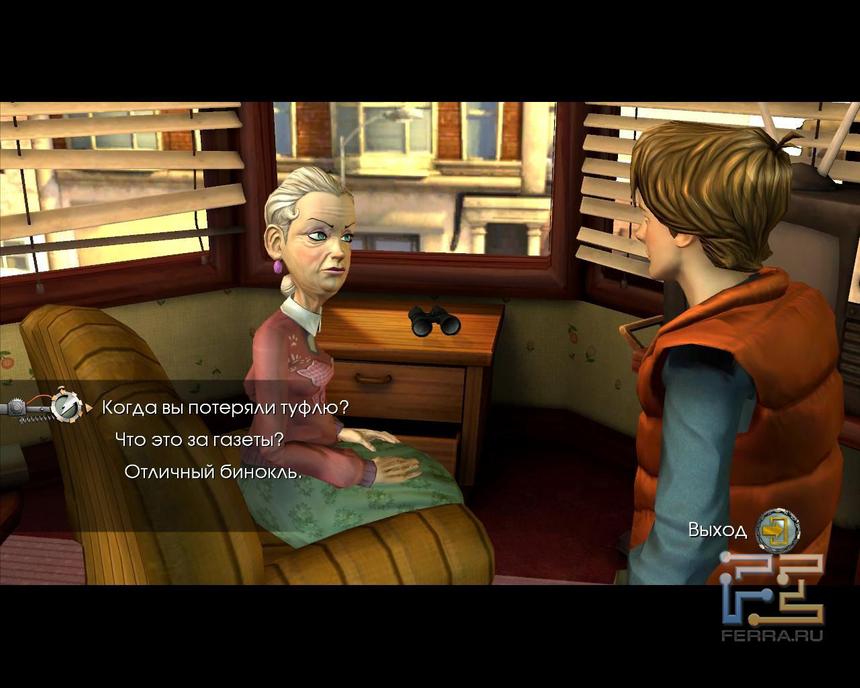The image size is (860, 688).
Task: Choose the "Что это за газеты?" reply
Action: (x=199, y=439)
